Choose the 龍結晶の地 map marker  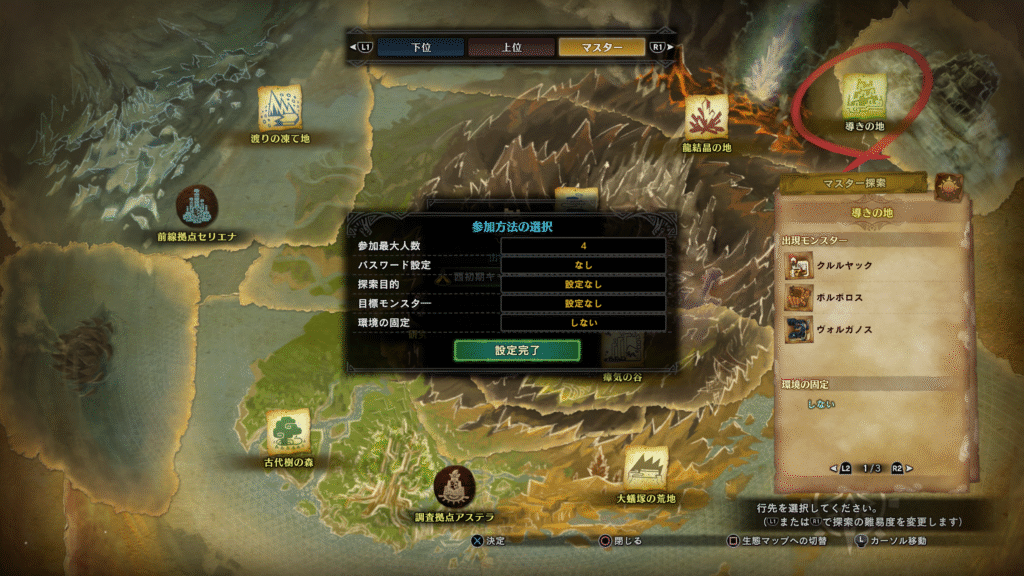pyautogui.click(x=706, y=116)
